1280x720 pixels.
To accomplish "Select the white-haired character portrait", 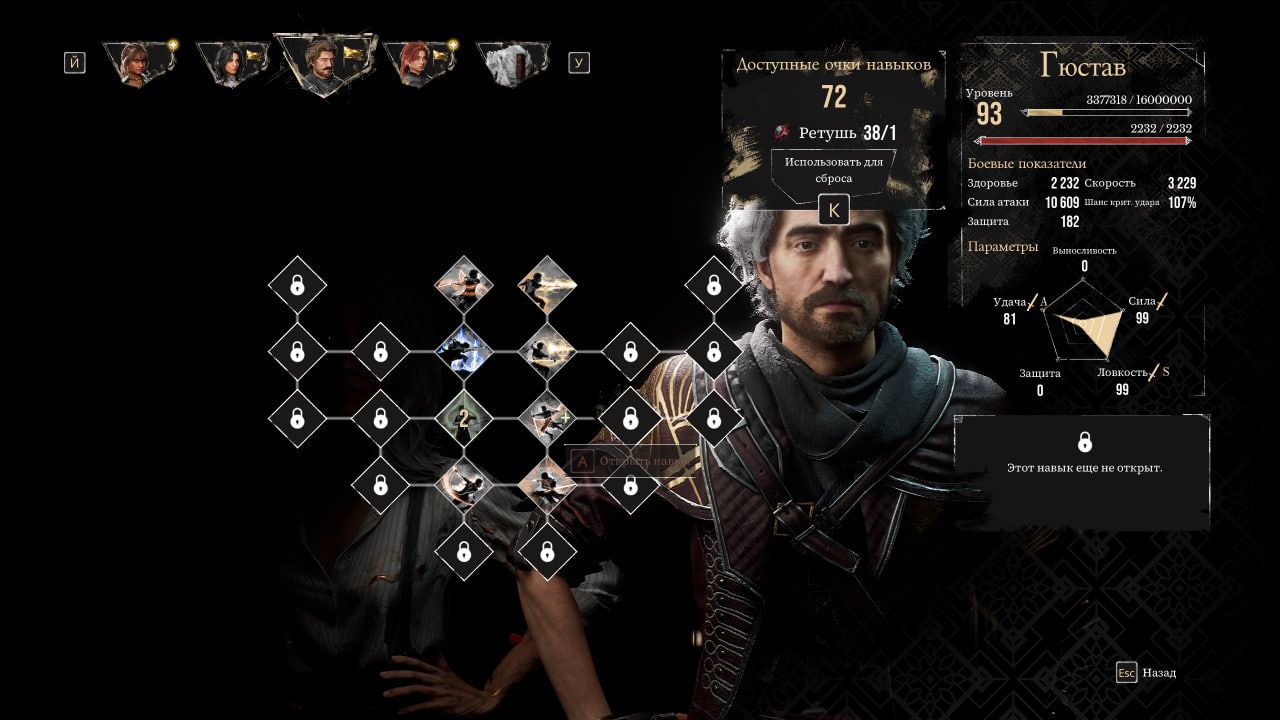I will coord(512,63).
